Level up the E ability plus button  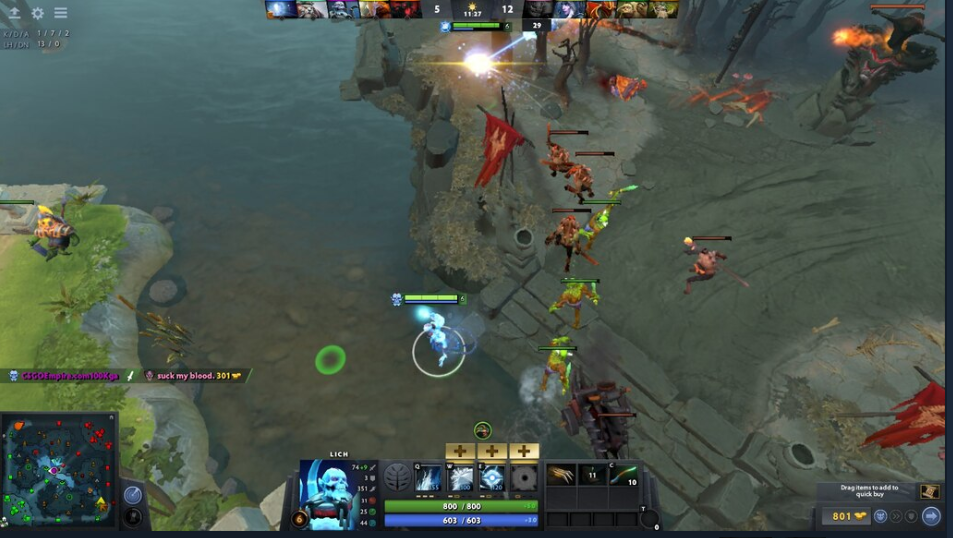coord(523,451)
